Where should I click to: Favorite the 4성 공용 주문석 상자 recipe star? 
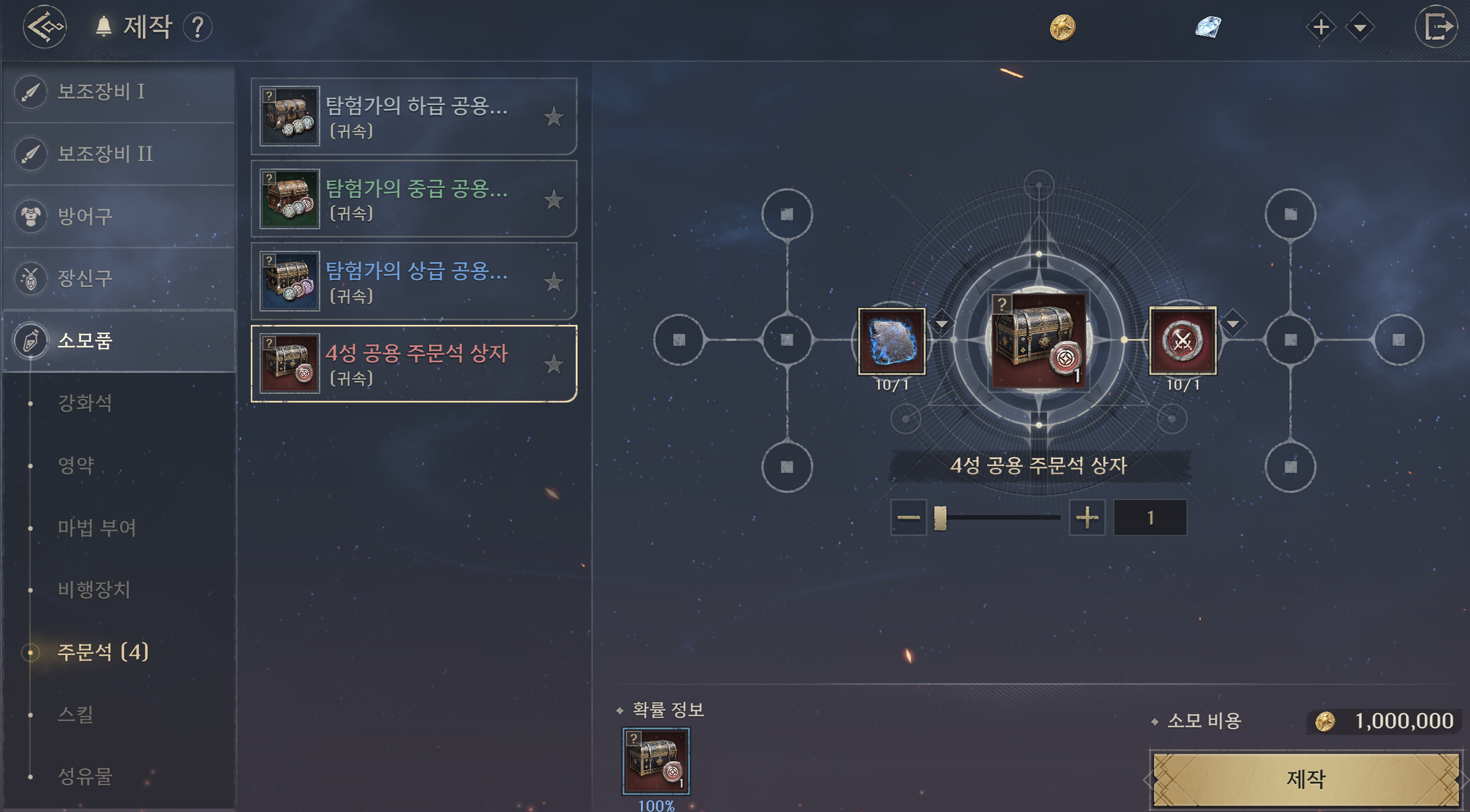554,364
